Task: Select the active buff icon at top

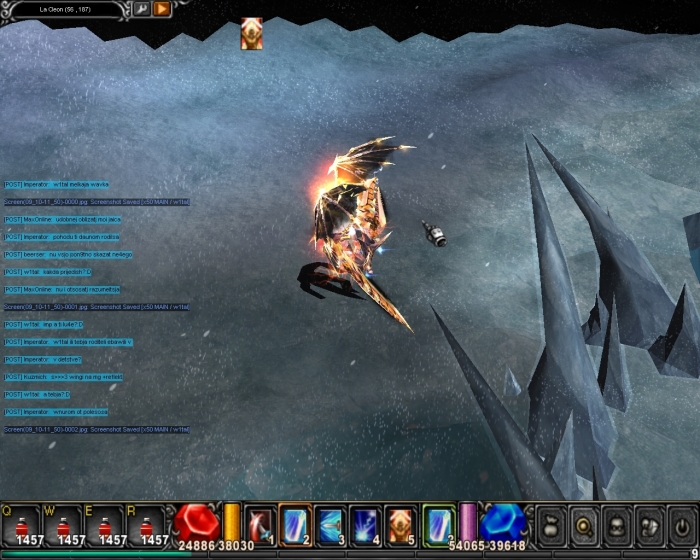Action: pyautogui.click(x=251, y=33)
